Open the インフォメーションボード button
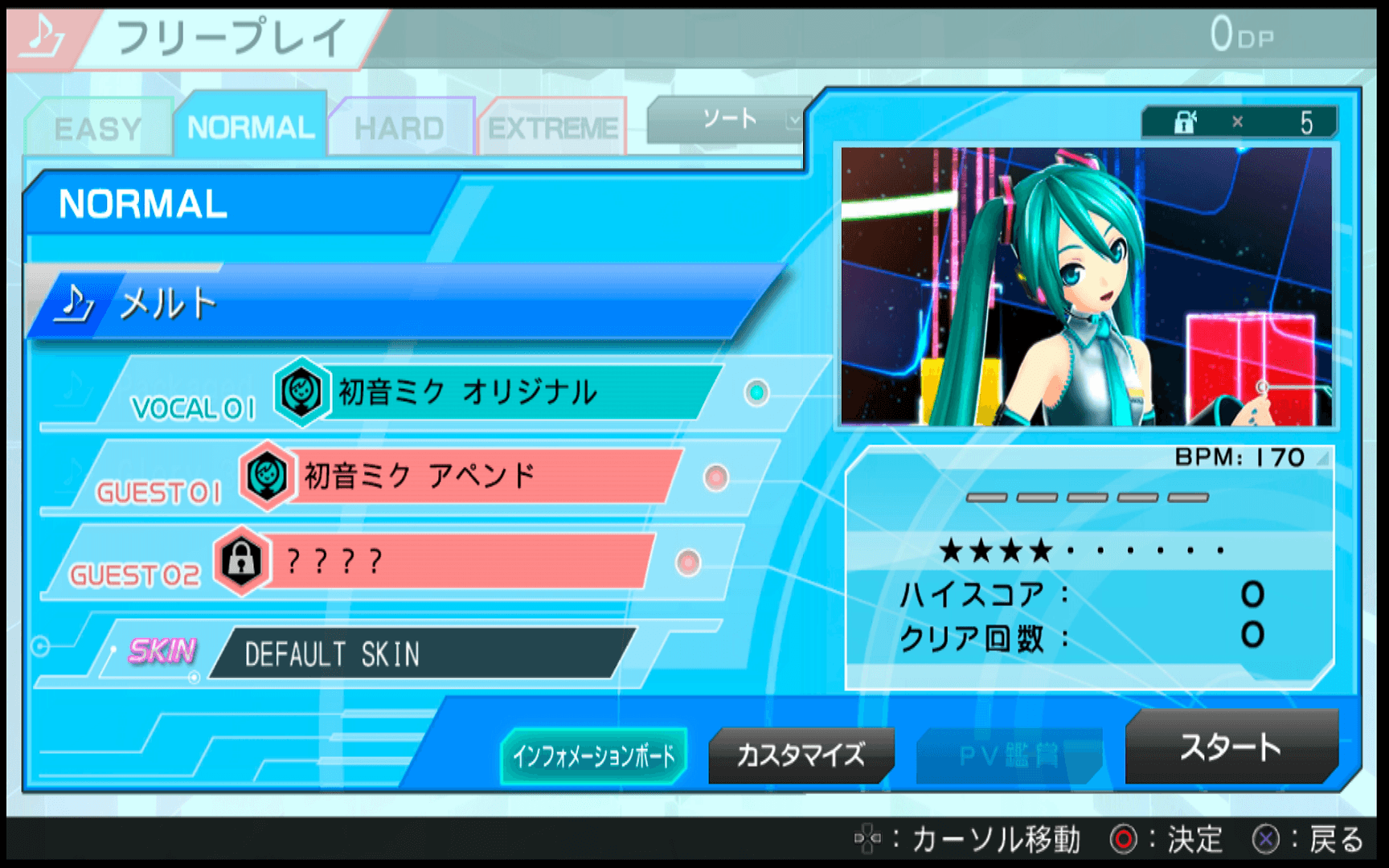 tap(594, 755)
